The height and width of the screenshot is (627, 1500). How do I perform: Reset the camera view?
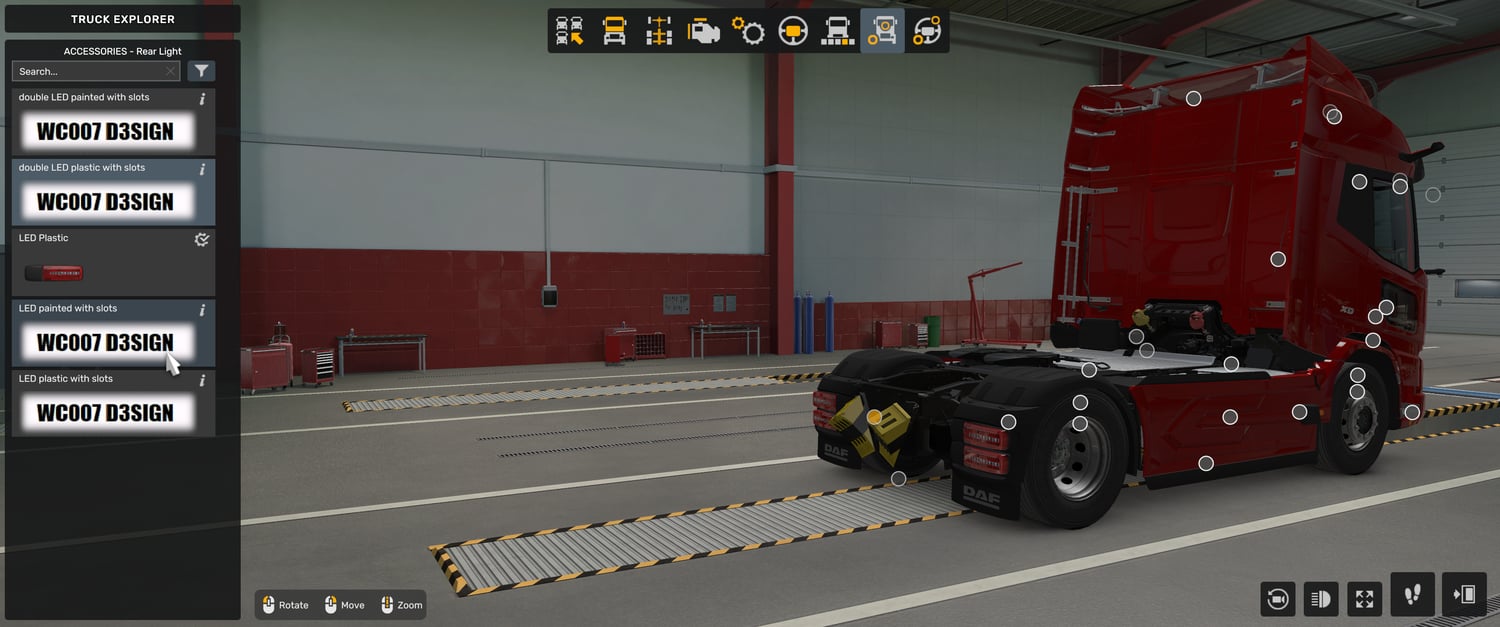click(1278, 599)
